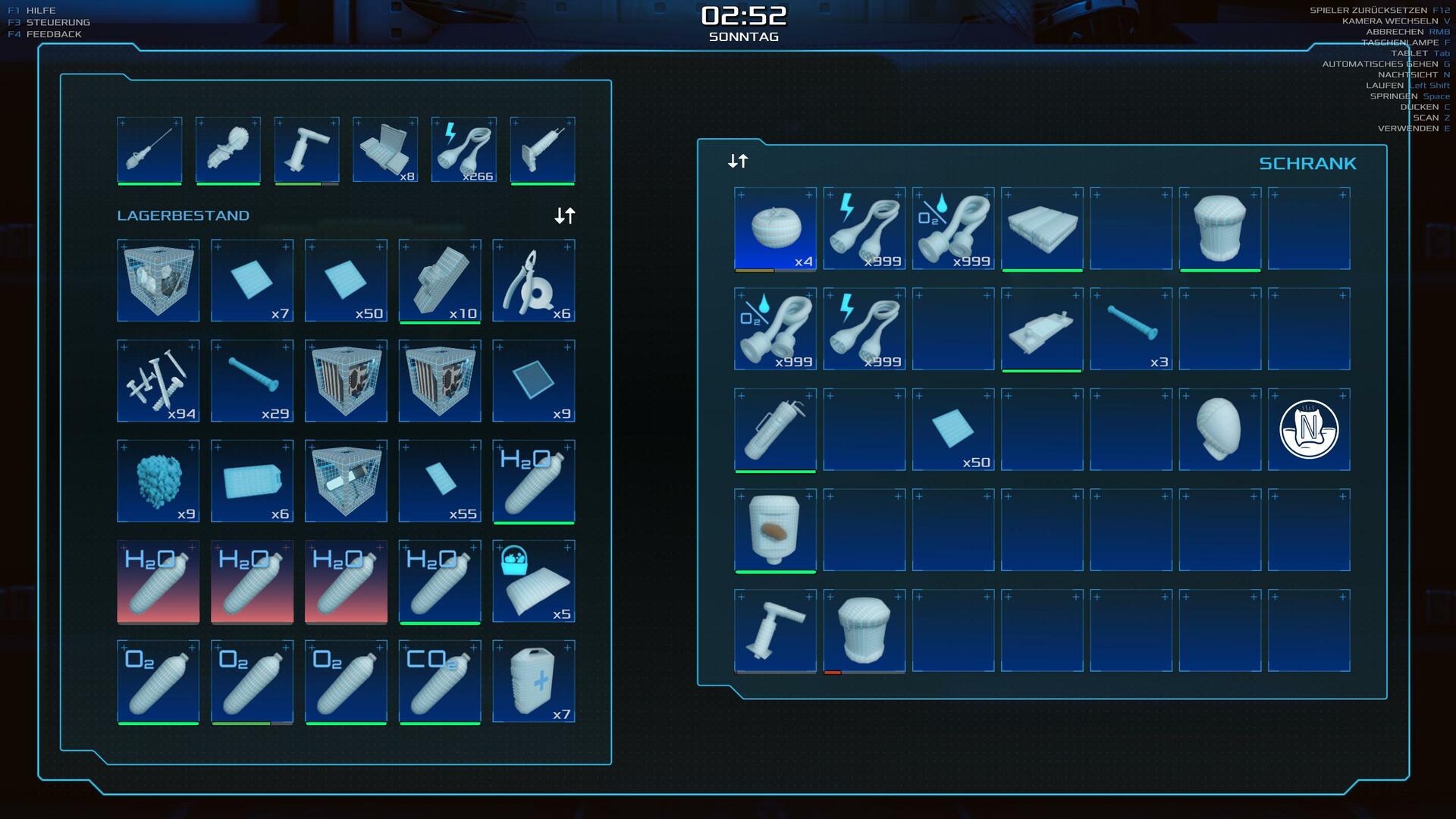The height and width of the screenshot is (819, 1456).
Task: Click the blue crystal cluster stack x9
Action: pos(158,481)
